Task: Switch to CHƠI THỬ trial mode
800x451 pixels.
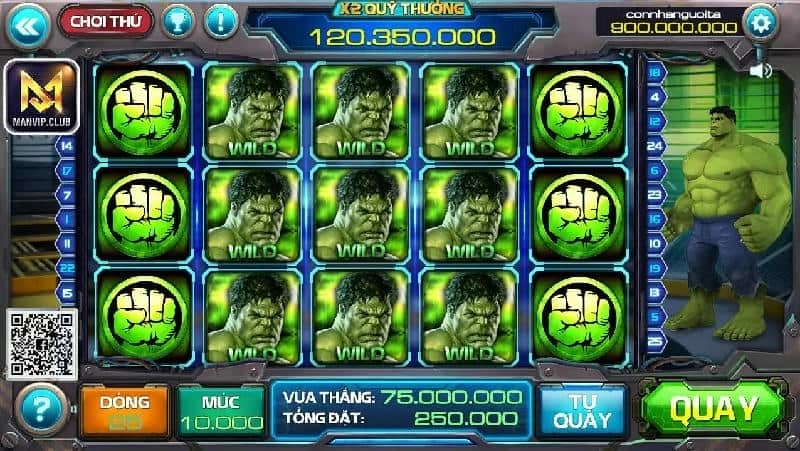Action: 105,19
